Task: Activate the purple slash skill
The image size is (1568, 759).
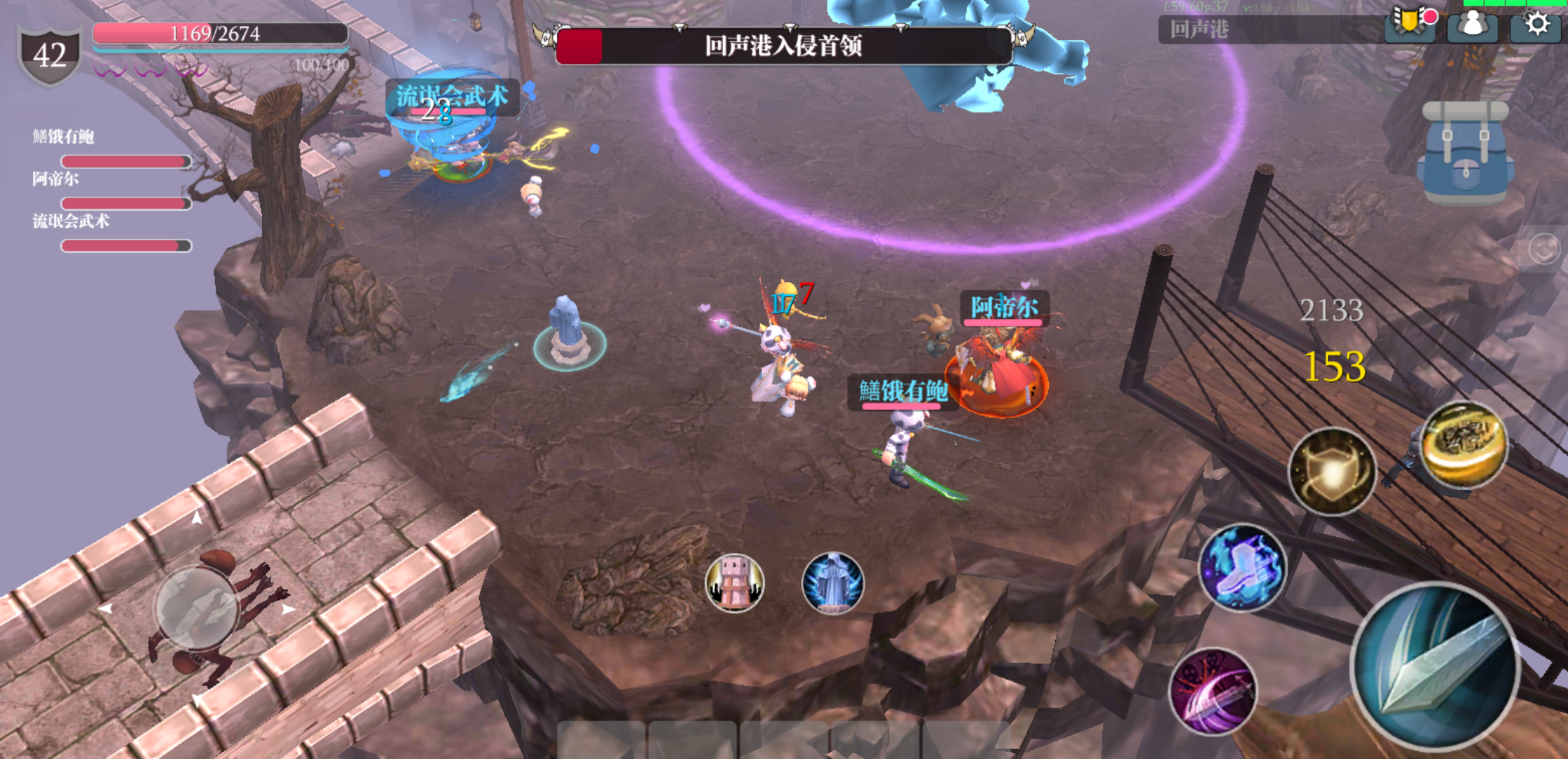Action: (1213, 691)
